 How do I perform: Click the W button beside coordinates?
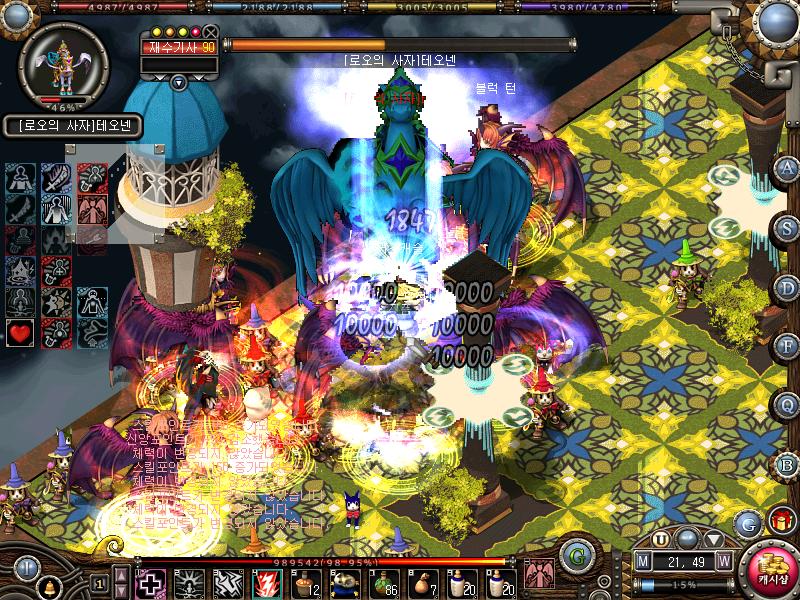722,561
